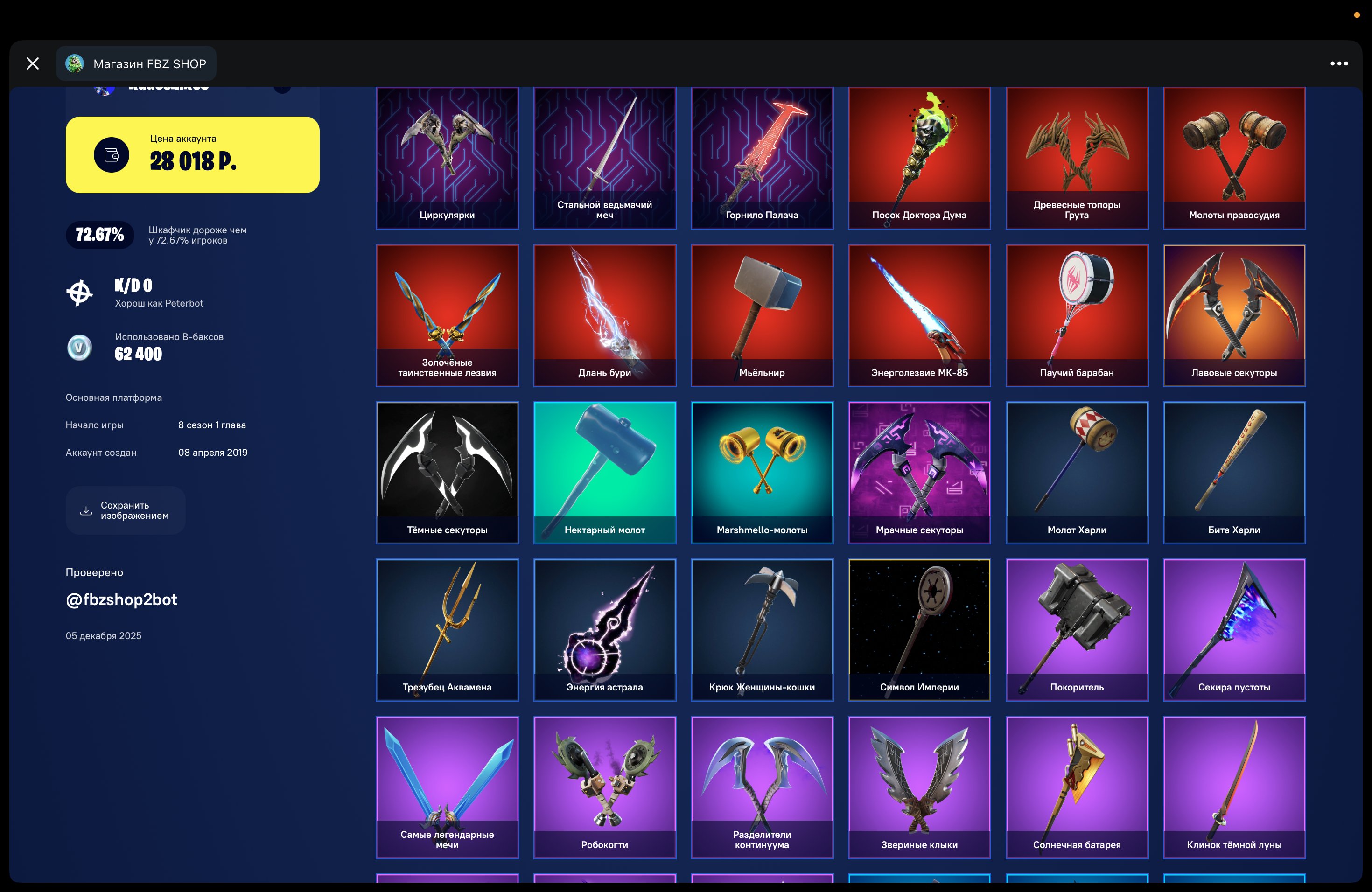Open the "Бита Харли" bat item
Viewport: 1372px width, 892px height.
(1235, 473)
